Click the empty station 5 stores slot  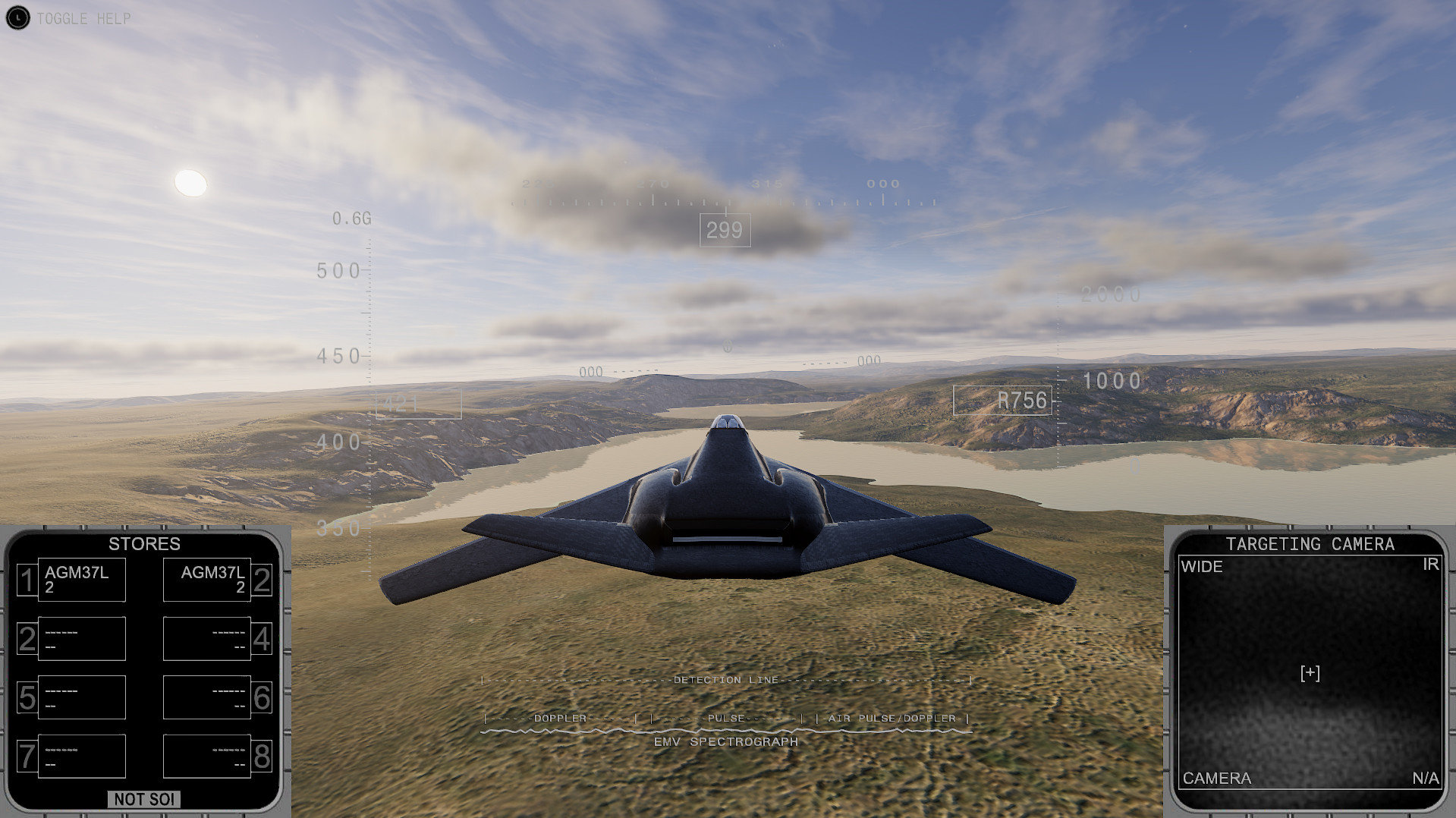point(80,697)
